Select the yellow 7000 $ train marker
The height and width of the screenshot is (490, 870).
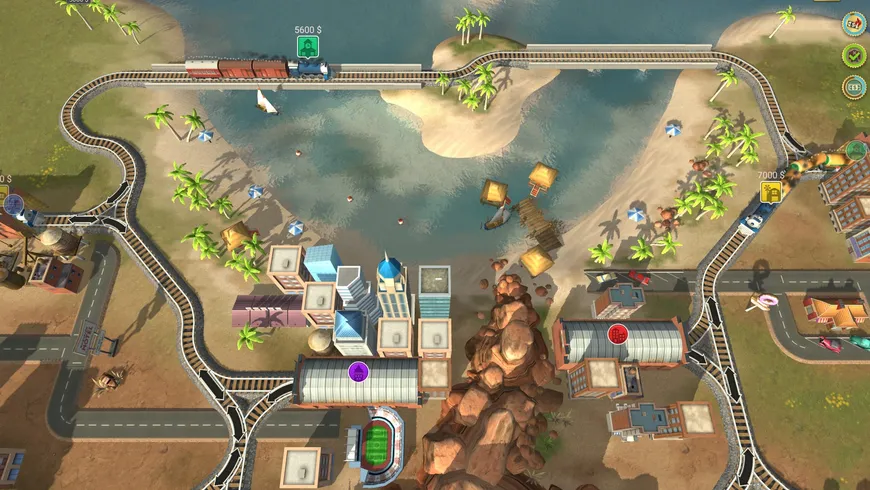(x=770, y=191)
